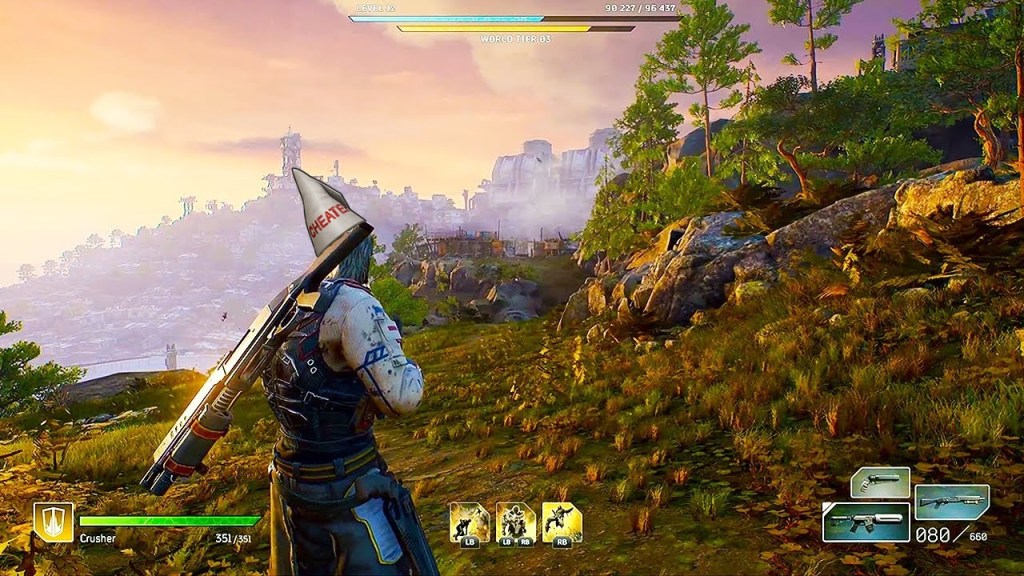Image resolution: width=1024 pixels, height=576 pixels.
Task: Activate the leftmost skill with crouching figure
Action: (x=469, y=521)
